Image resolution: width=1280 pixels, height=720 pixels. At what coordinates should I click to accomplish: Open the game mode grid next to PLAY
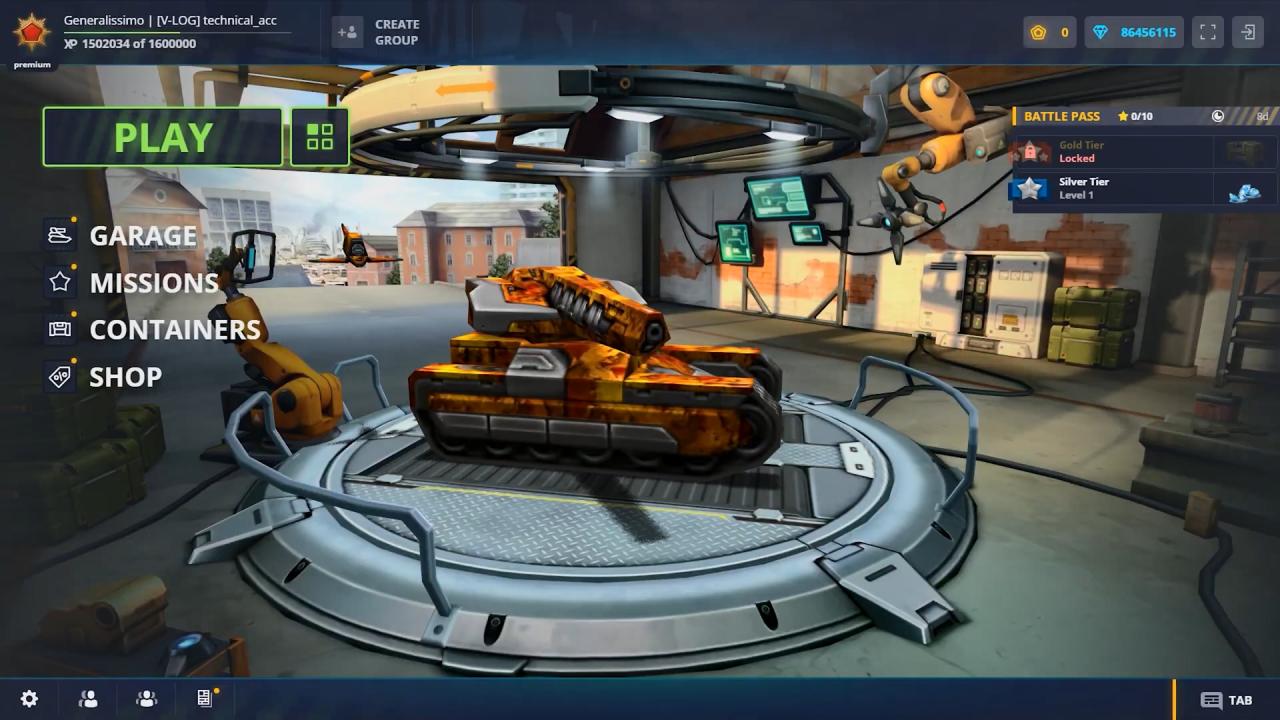[x=320, y=137]
